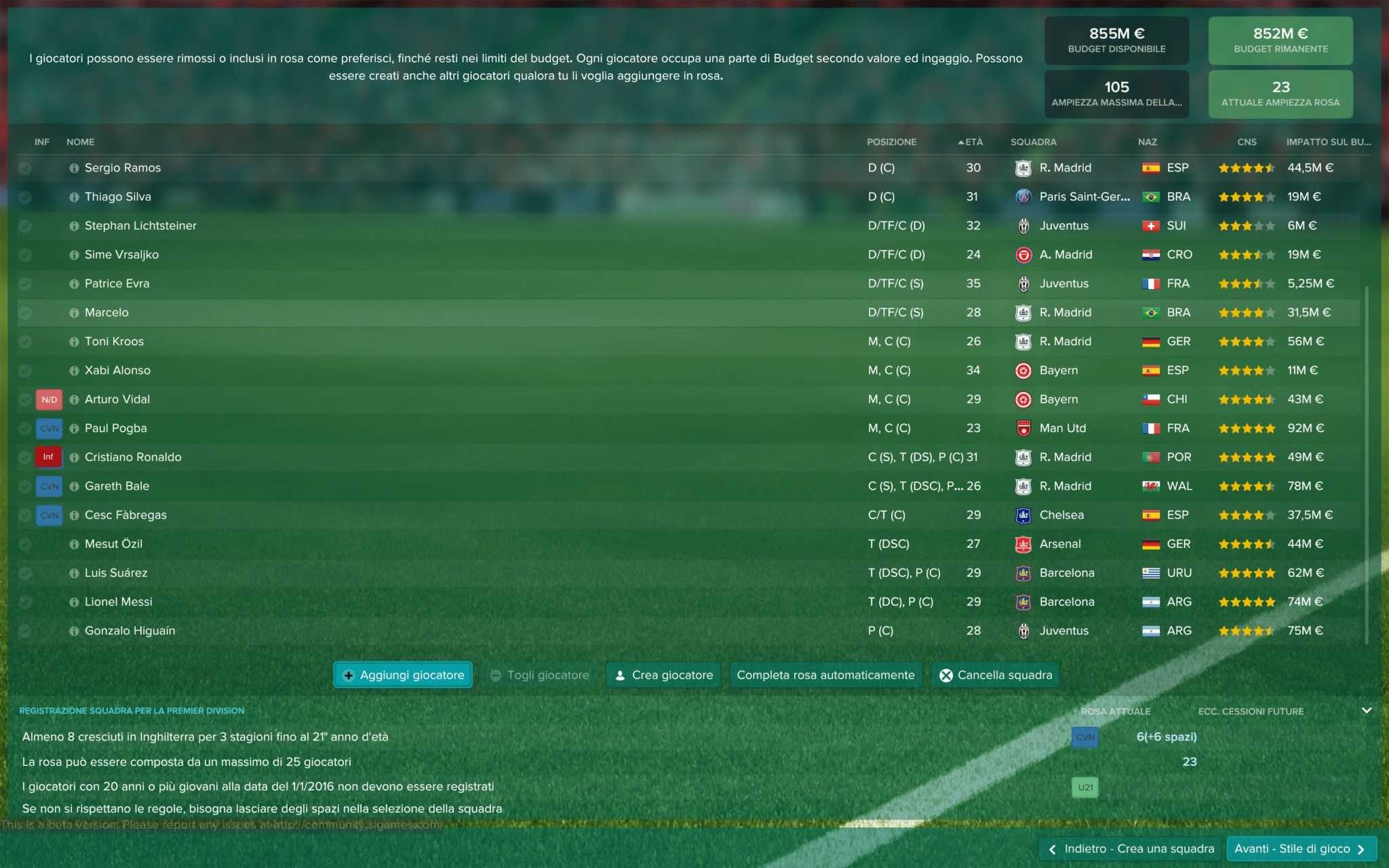Click the Aggiungi giocatore button
The width and height of the screenshot is (1389, 868).
tap(404, 675)
